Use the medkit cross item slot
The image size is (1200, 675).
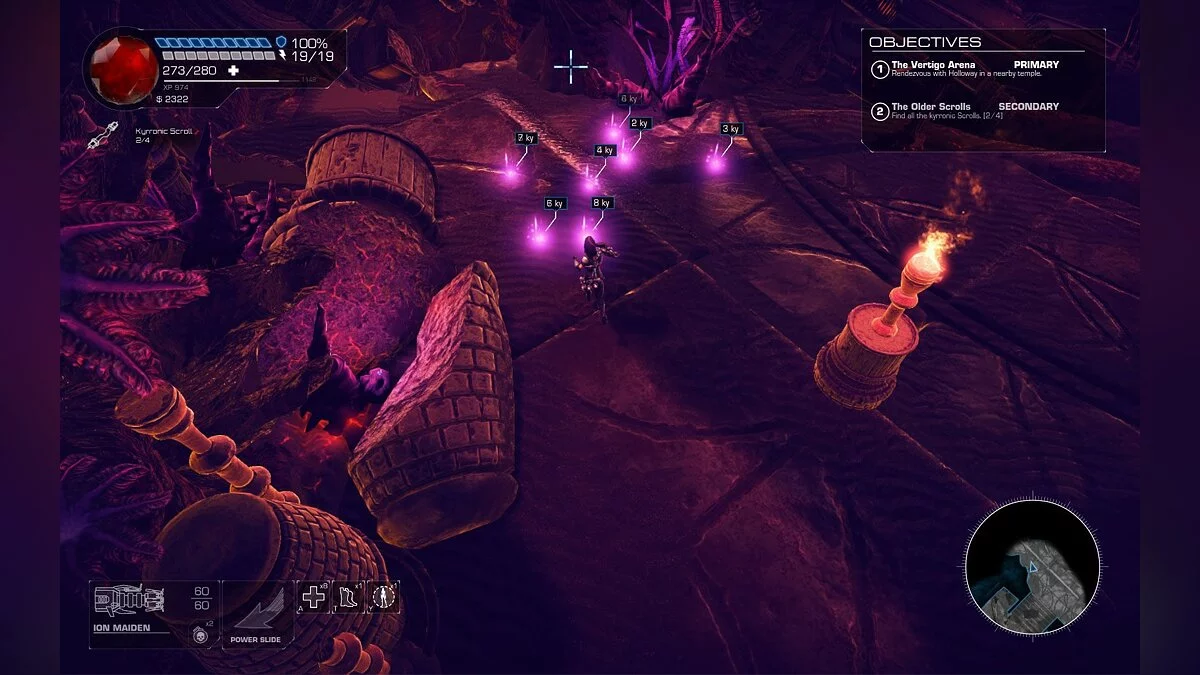coord(314,598)
